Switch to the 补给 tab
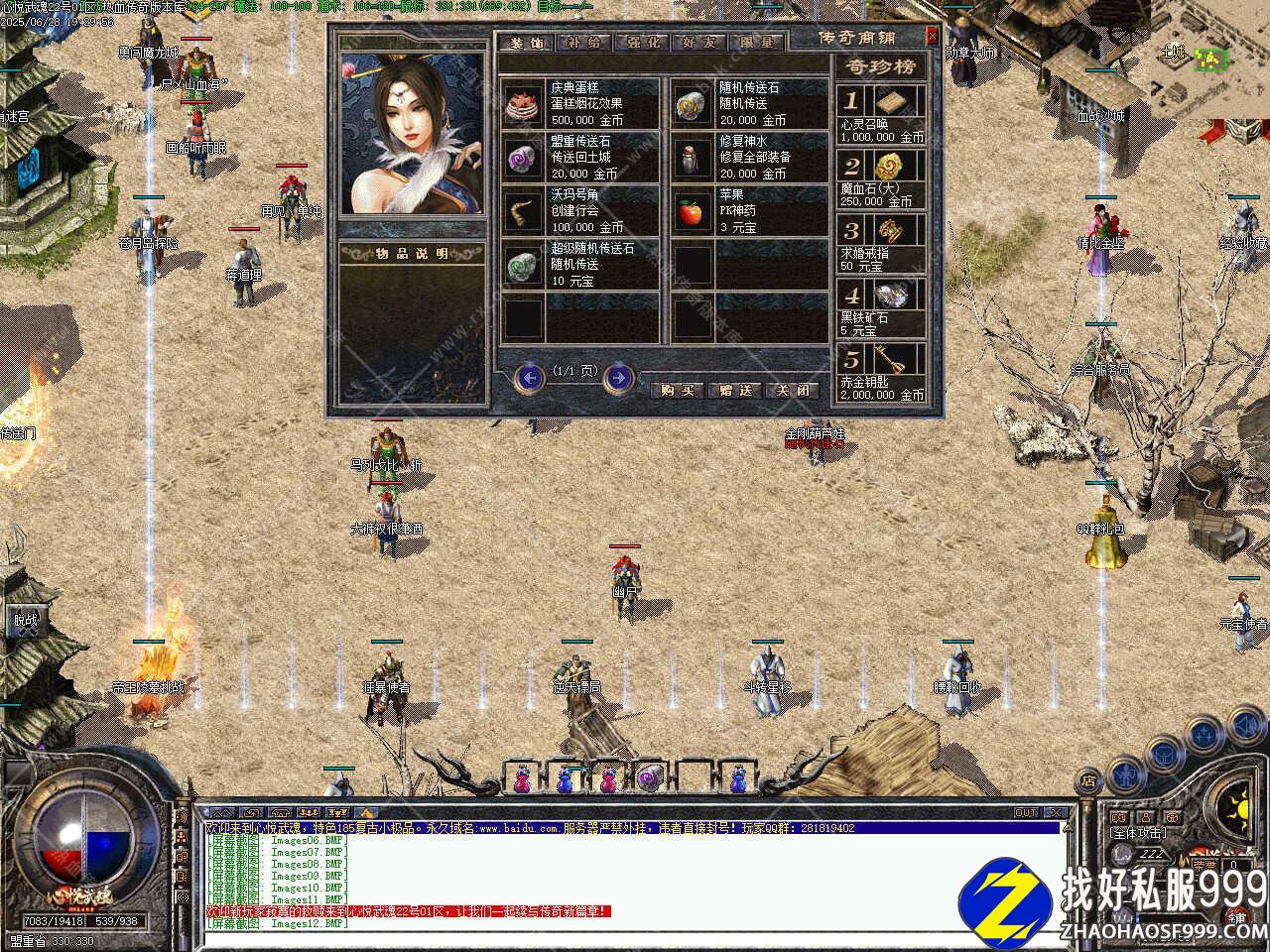The image size is (1270, 952). point(585,43)
